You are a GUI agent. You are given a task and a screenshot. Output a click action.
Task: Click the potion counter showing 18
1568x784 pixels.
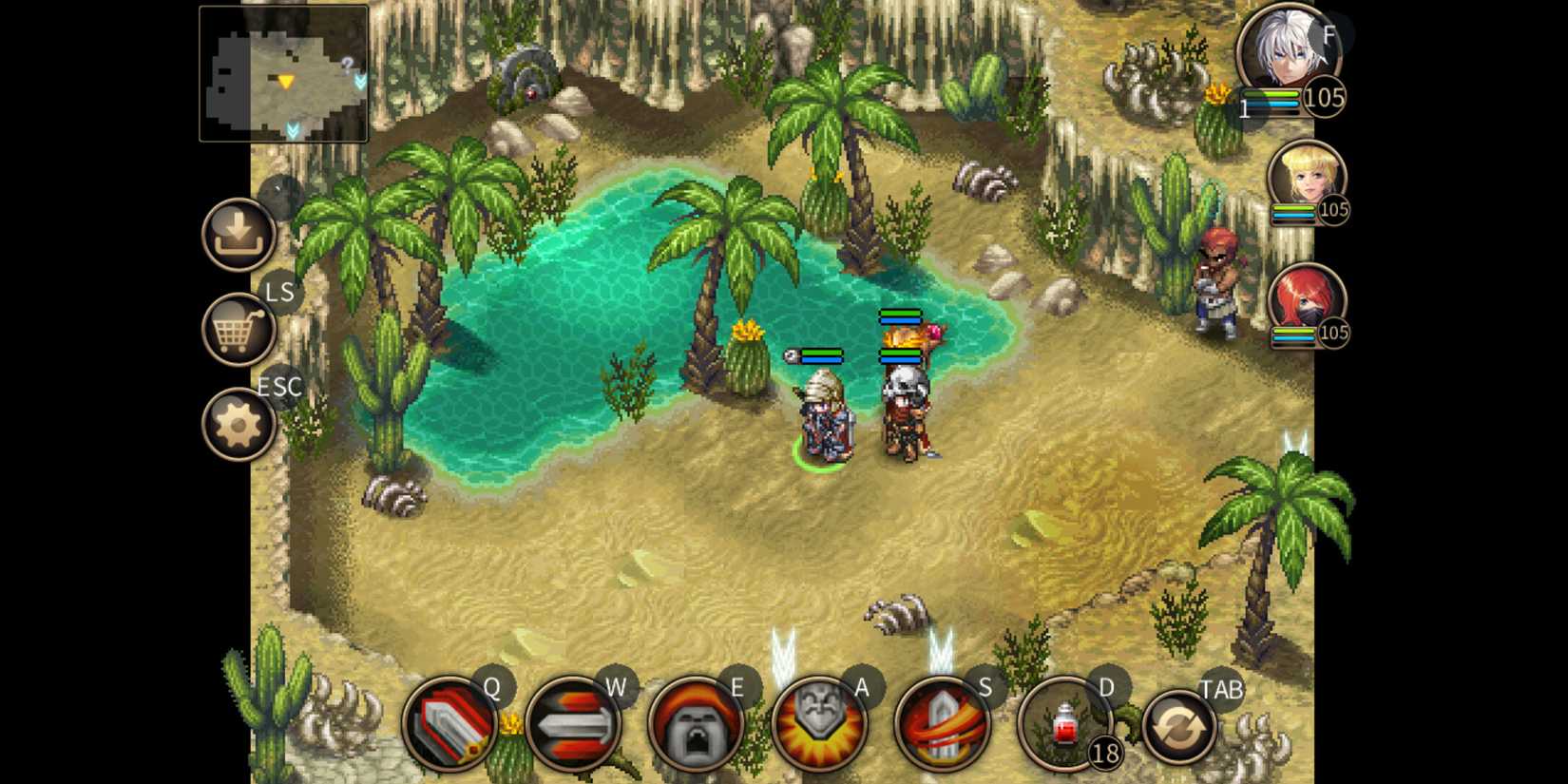1105,755
